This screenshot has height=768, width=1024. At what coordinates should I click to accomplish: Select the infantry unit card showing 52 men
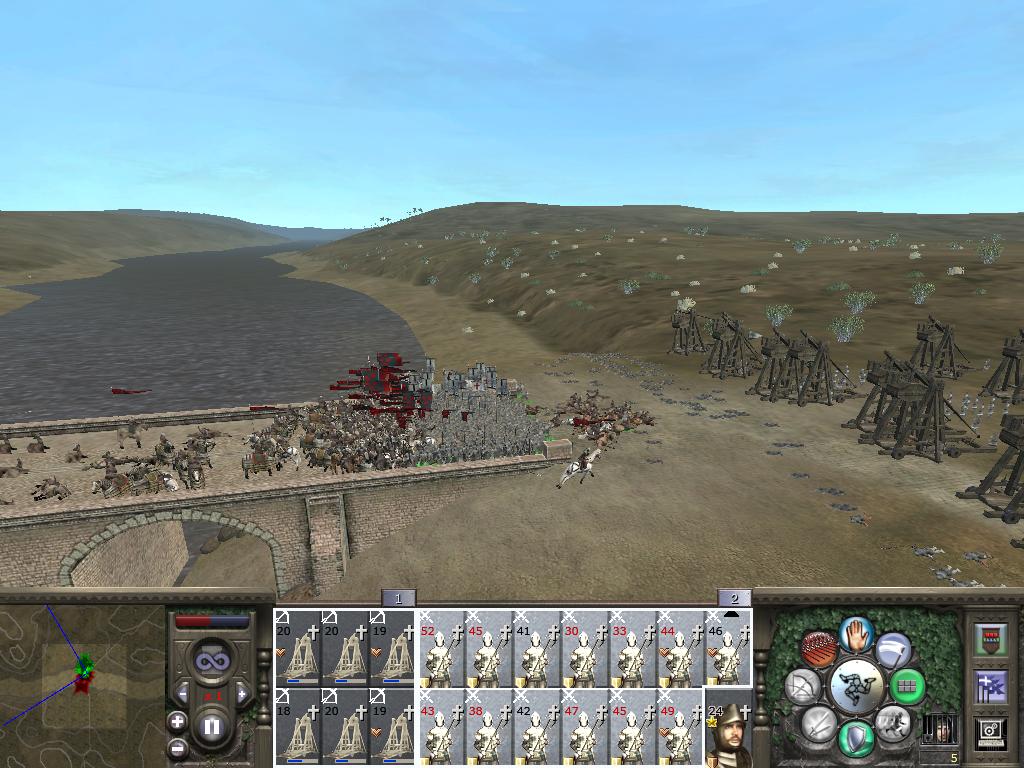(x=441, y=648)
